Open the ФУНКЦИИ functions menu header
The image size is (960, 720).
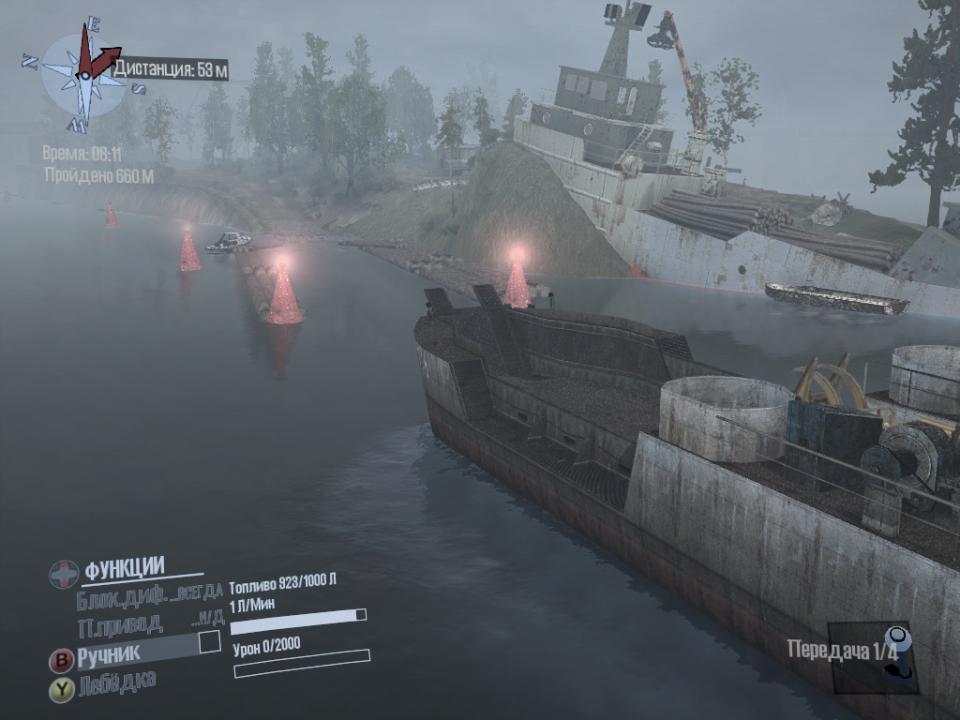124,570
